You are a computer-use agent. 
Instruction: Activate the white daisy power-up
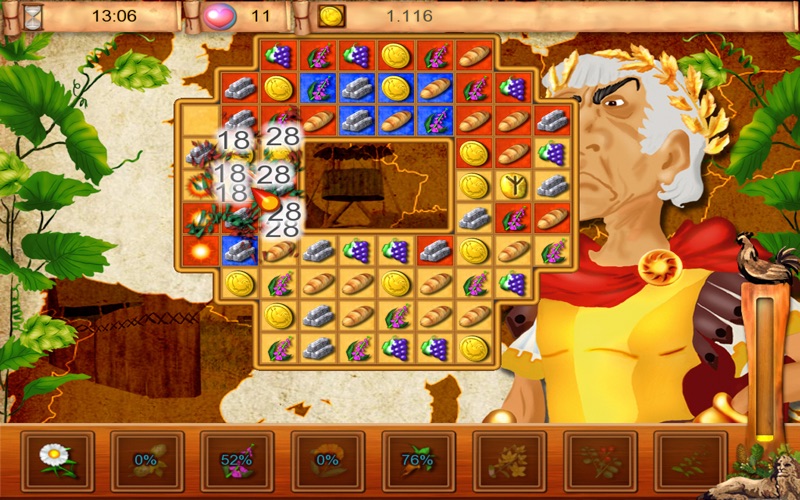pyautogui.click(x=57, y=461)
